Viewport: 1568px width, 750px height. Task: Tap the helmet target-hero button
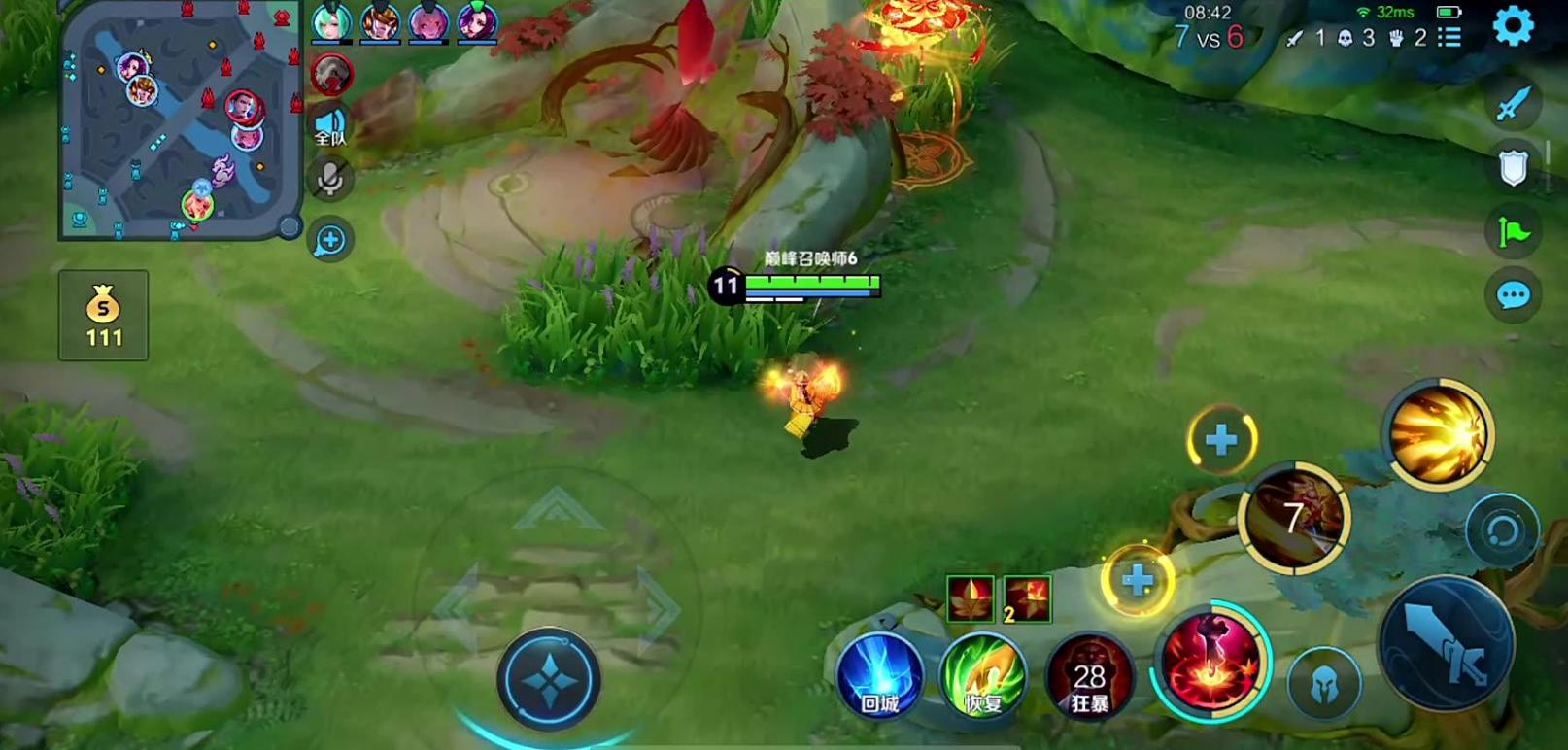(x=1323, y=684)
